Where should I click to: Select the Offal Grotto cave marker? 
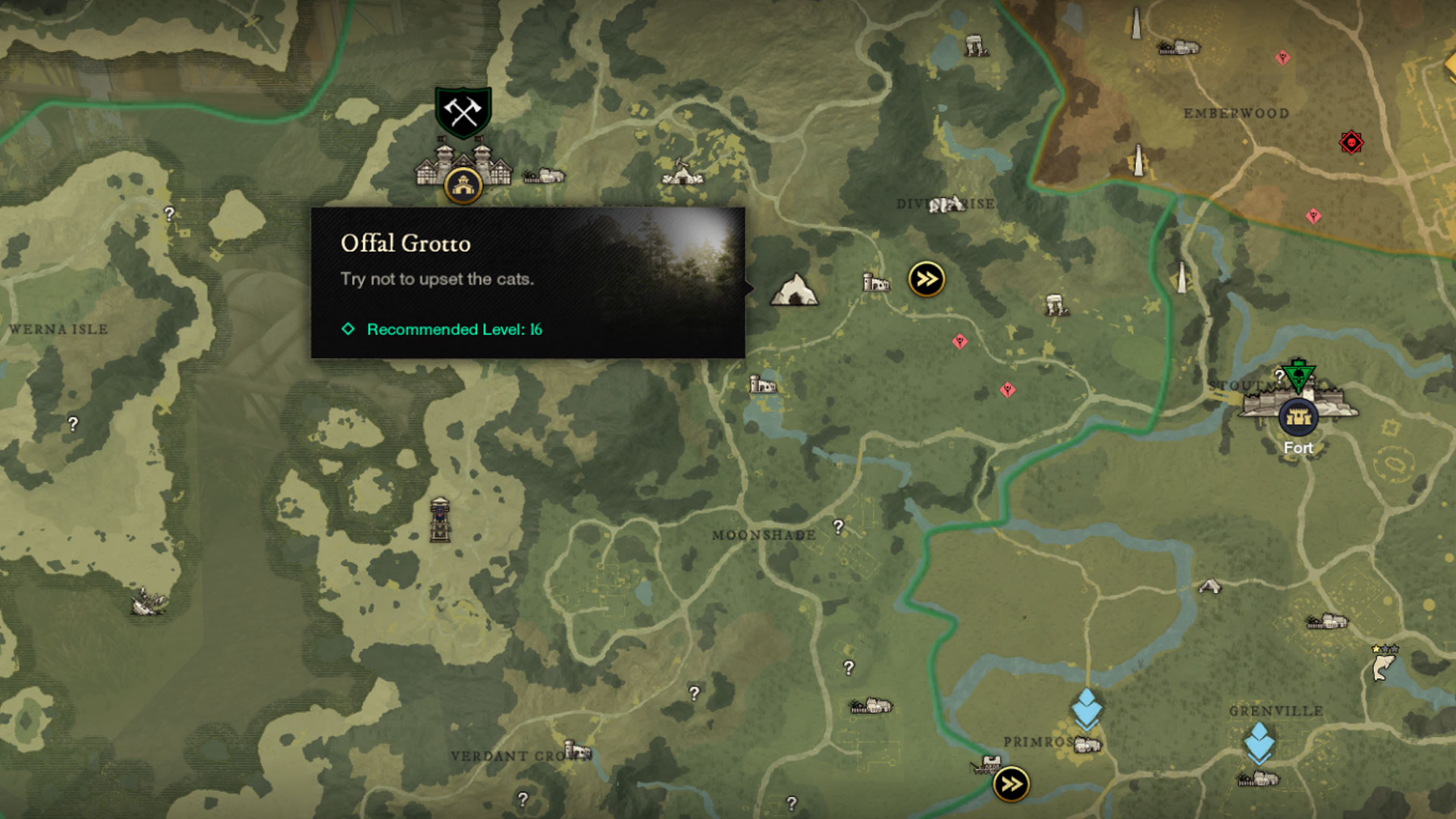(794, 290)
